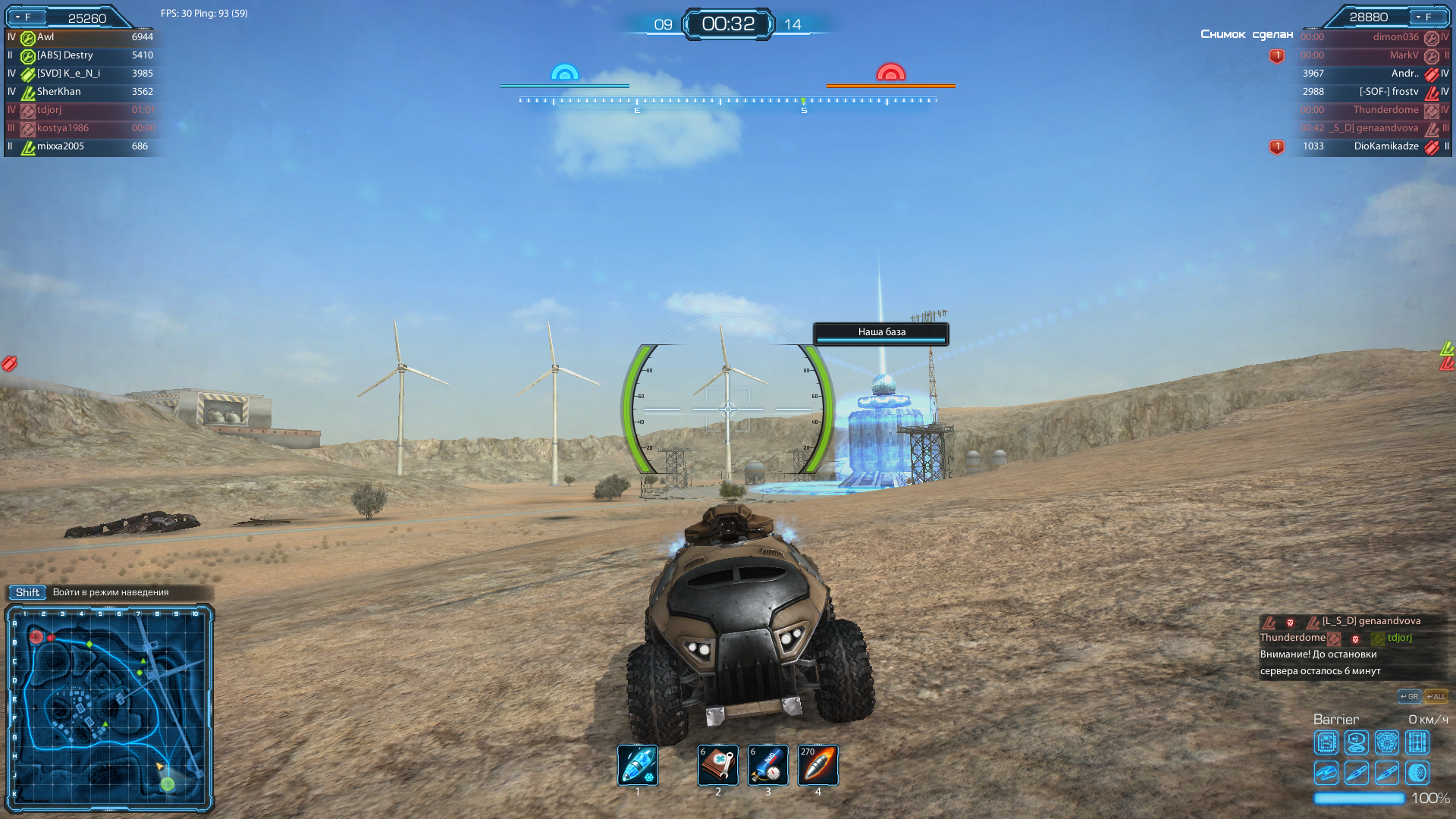Image resolution: width=1456 pixels, height=819 pixels.
Task: Select the cryo shell in slot 1
Action: tap(637, 764)
